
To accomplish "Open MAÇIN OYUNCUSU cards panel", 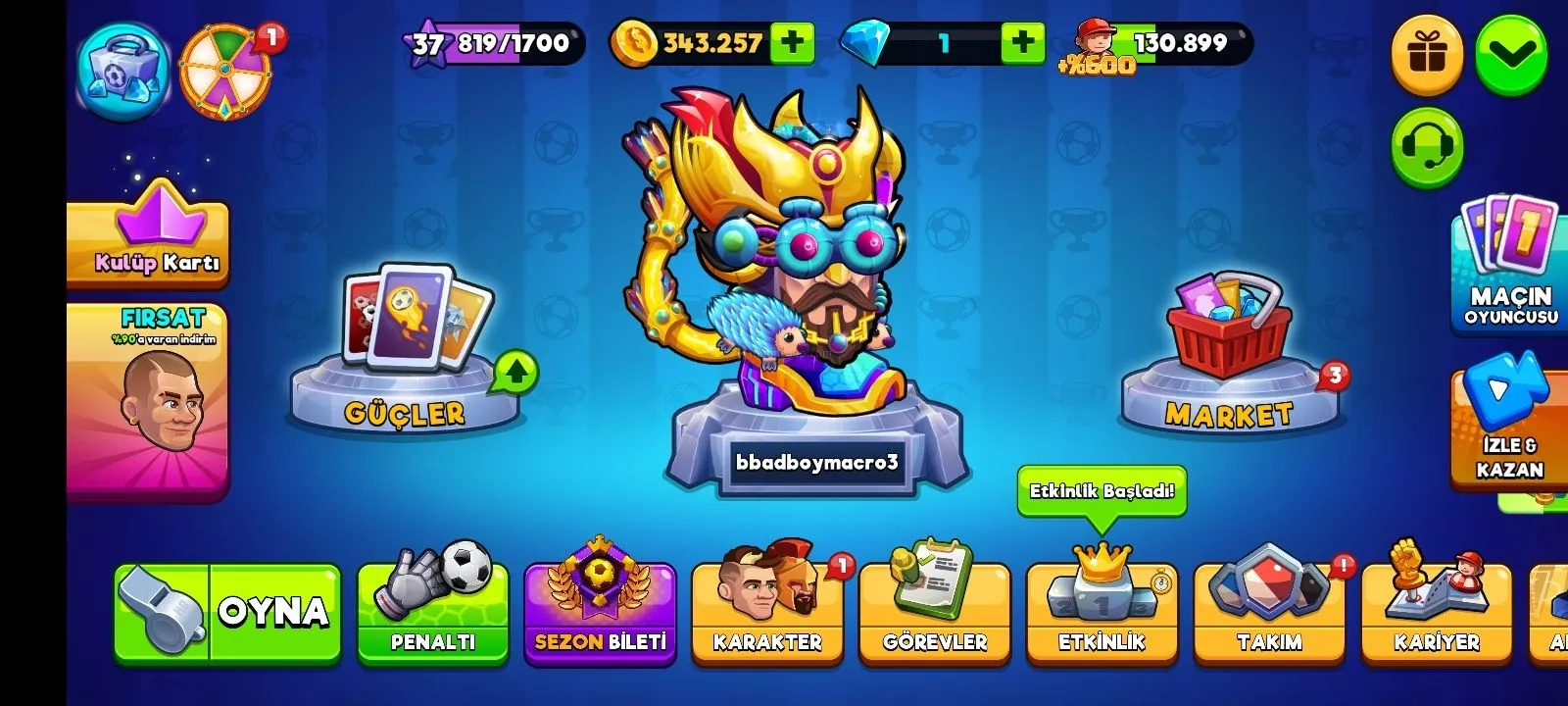I will pos(1509,265).
